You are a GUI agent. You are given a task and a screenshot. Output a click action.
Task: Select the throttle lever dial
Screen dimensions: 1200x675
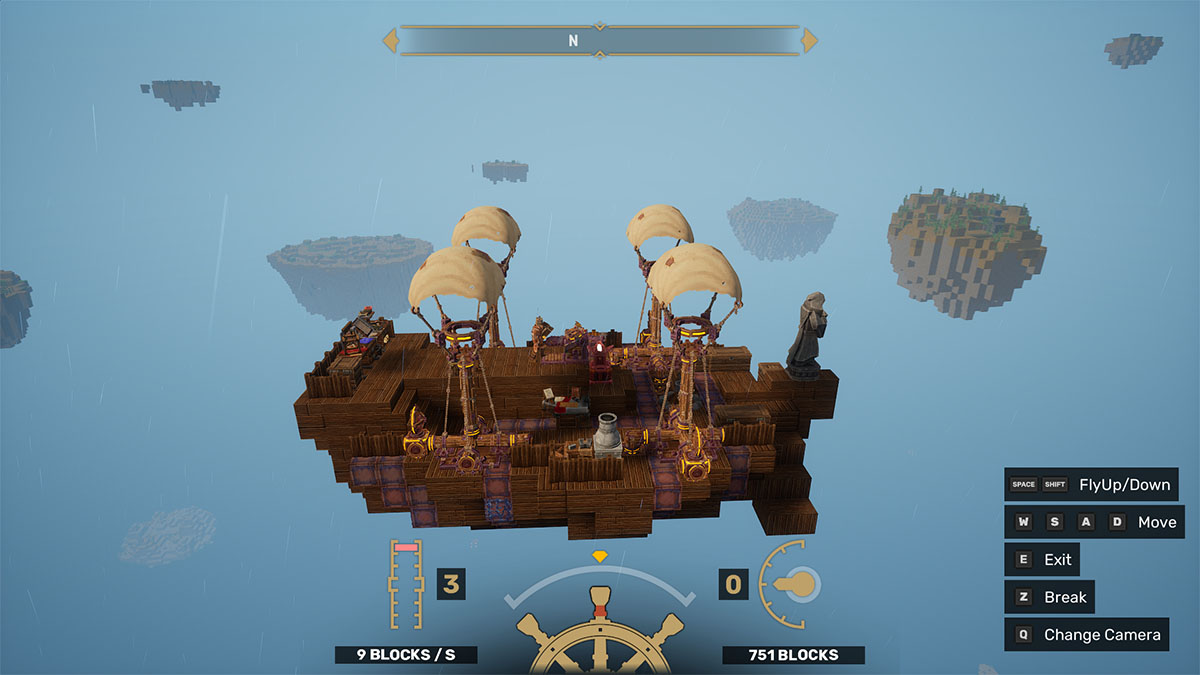791,585
